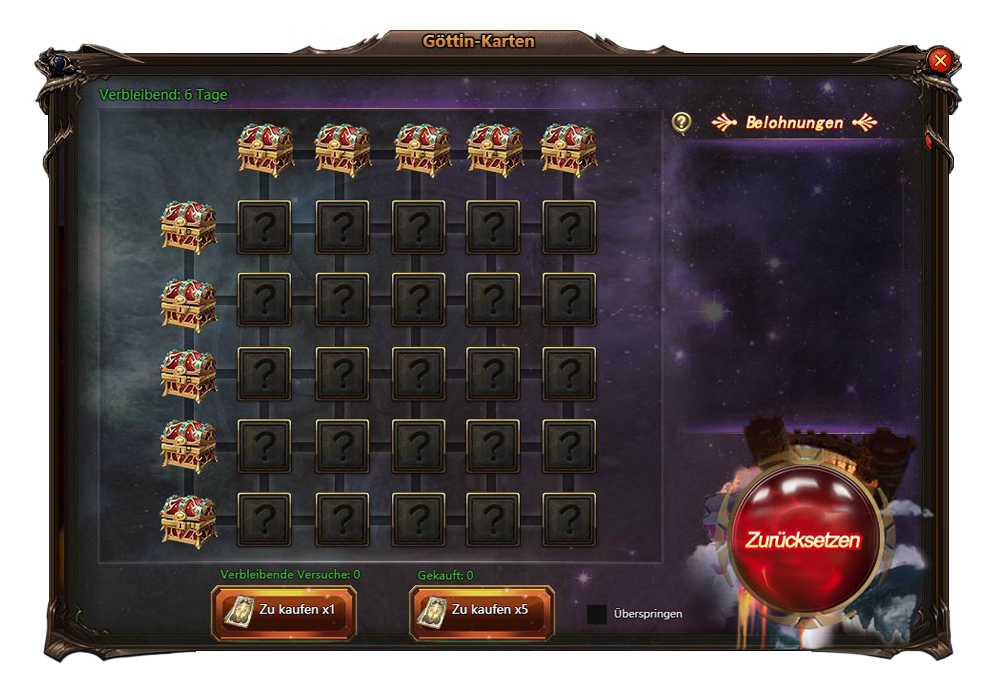The width and height of the screenshot is (1007, 680).
Task: Click the red Zurücksetzen orb button
Action: tap(801, 539)
